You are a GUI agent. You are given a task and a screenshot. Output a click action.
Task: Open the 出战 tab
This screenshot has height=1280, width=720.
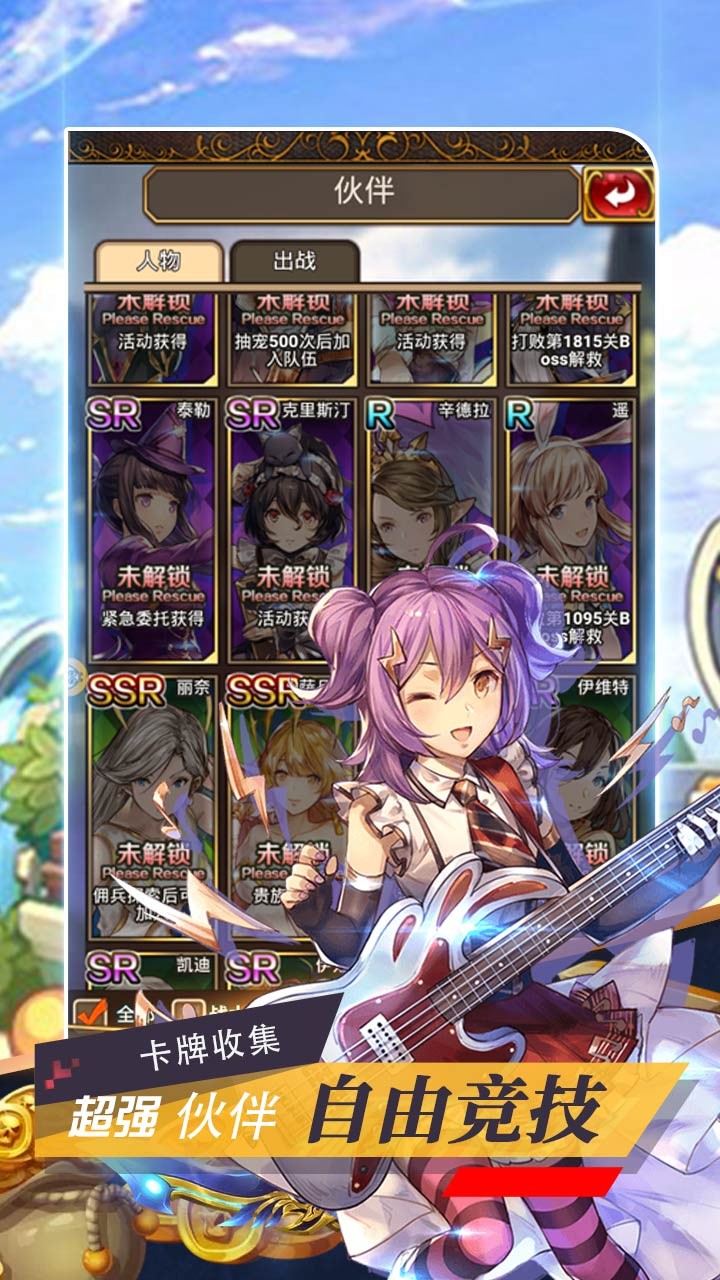pos(294,262)
